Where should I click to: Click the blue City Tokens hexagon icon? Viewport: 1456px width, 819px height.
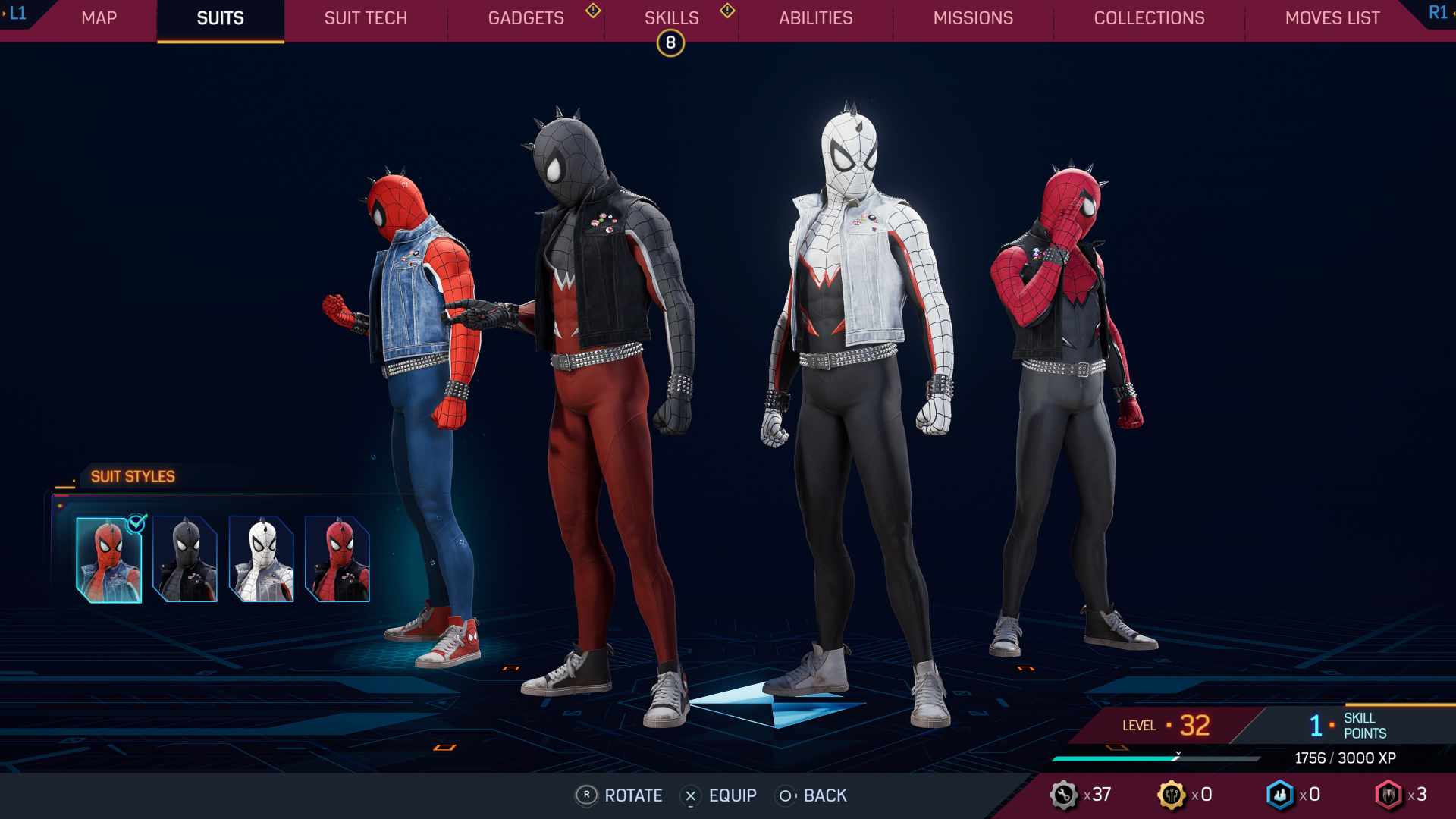click(1280, 795)
